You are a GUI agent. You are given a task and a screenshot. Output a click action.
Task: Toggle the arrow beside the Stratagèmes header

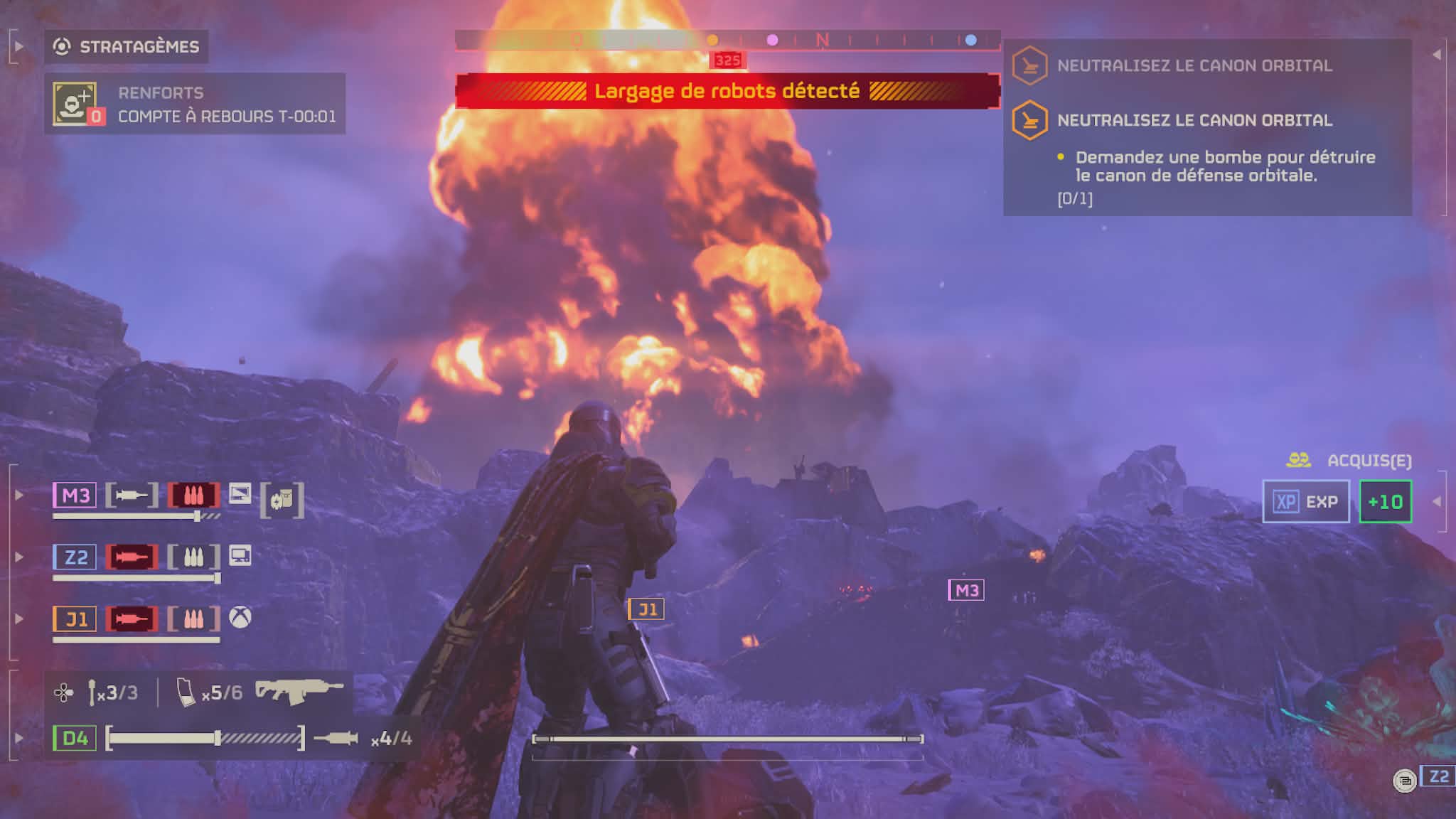pyautogui.click(x=18, y=47)
